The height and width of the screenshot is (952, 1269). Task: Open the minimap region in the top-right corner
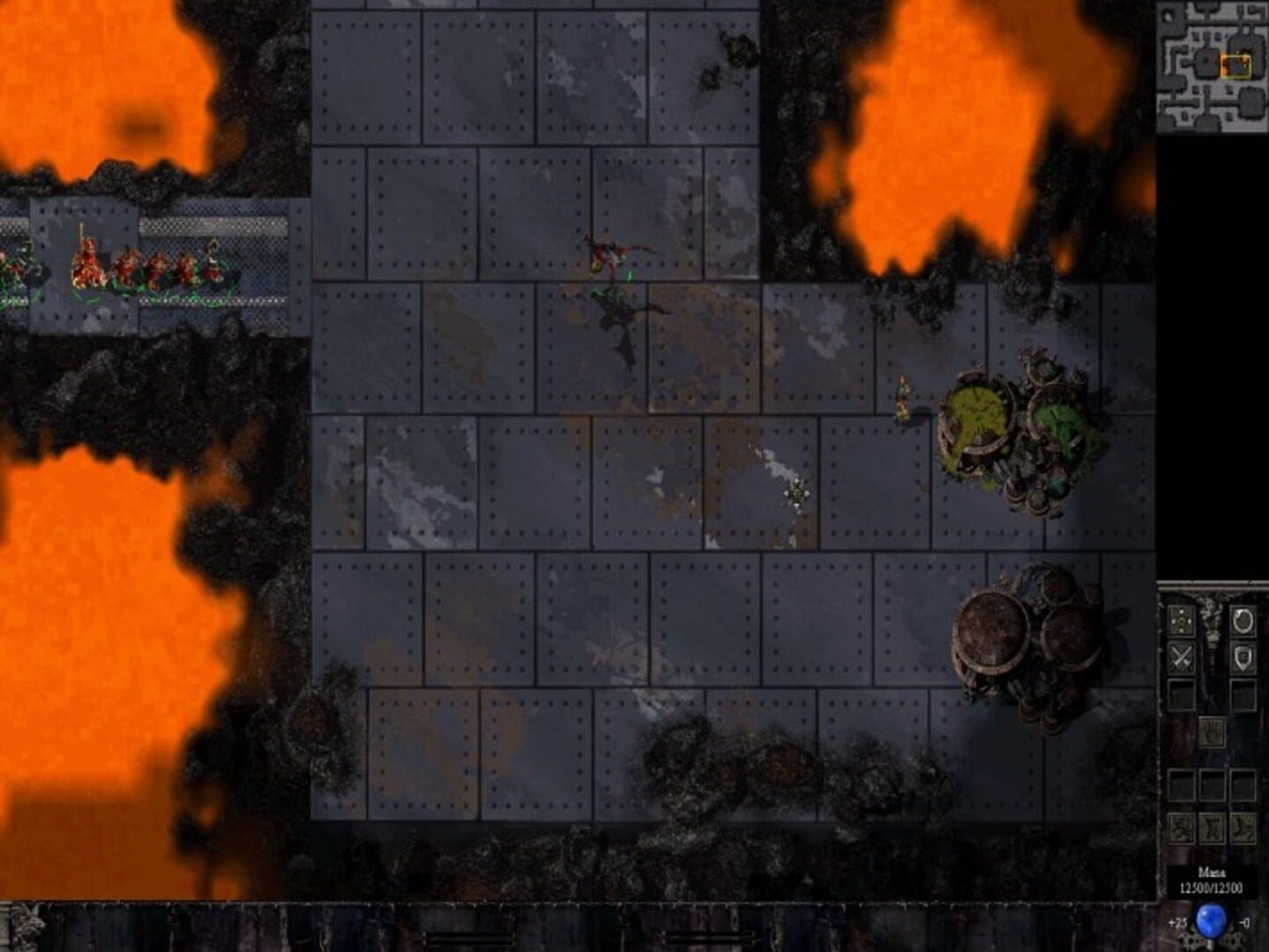(1213, 66)
